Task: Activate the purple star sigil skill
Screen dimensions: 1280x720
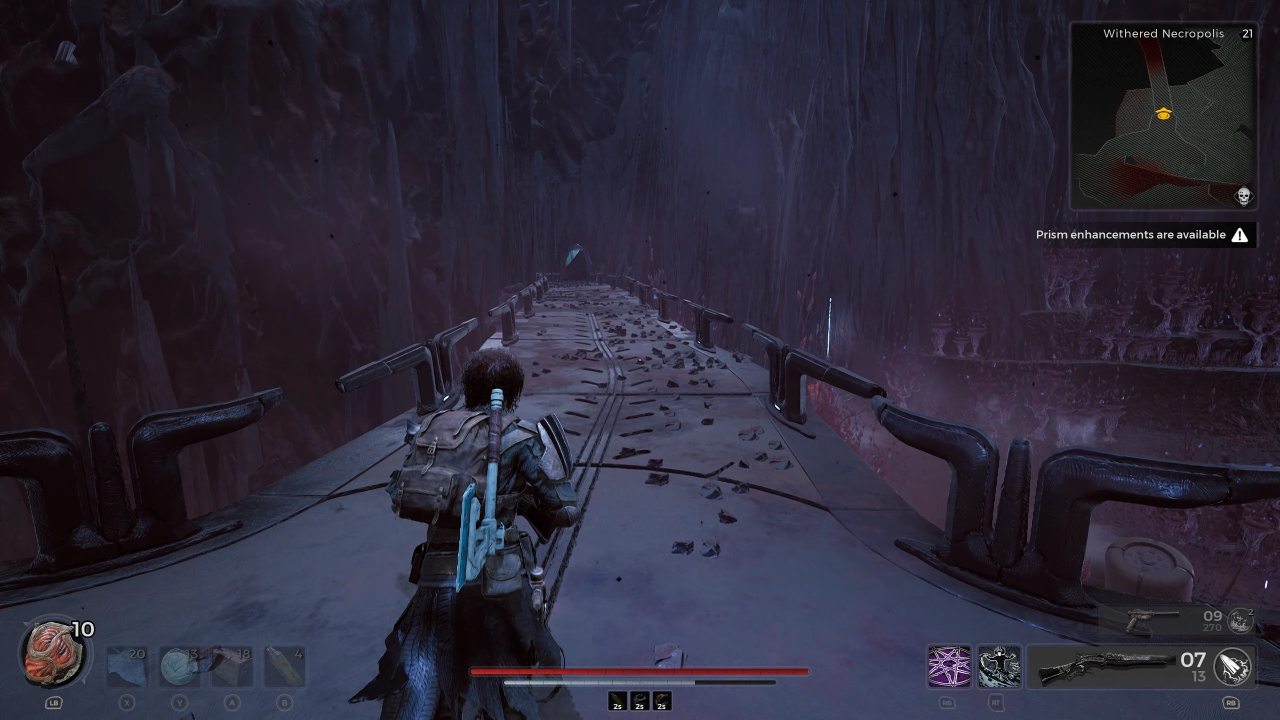Action: tap(948, 667)
